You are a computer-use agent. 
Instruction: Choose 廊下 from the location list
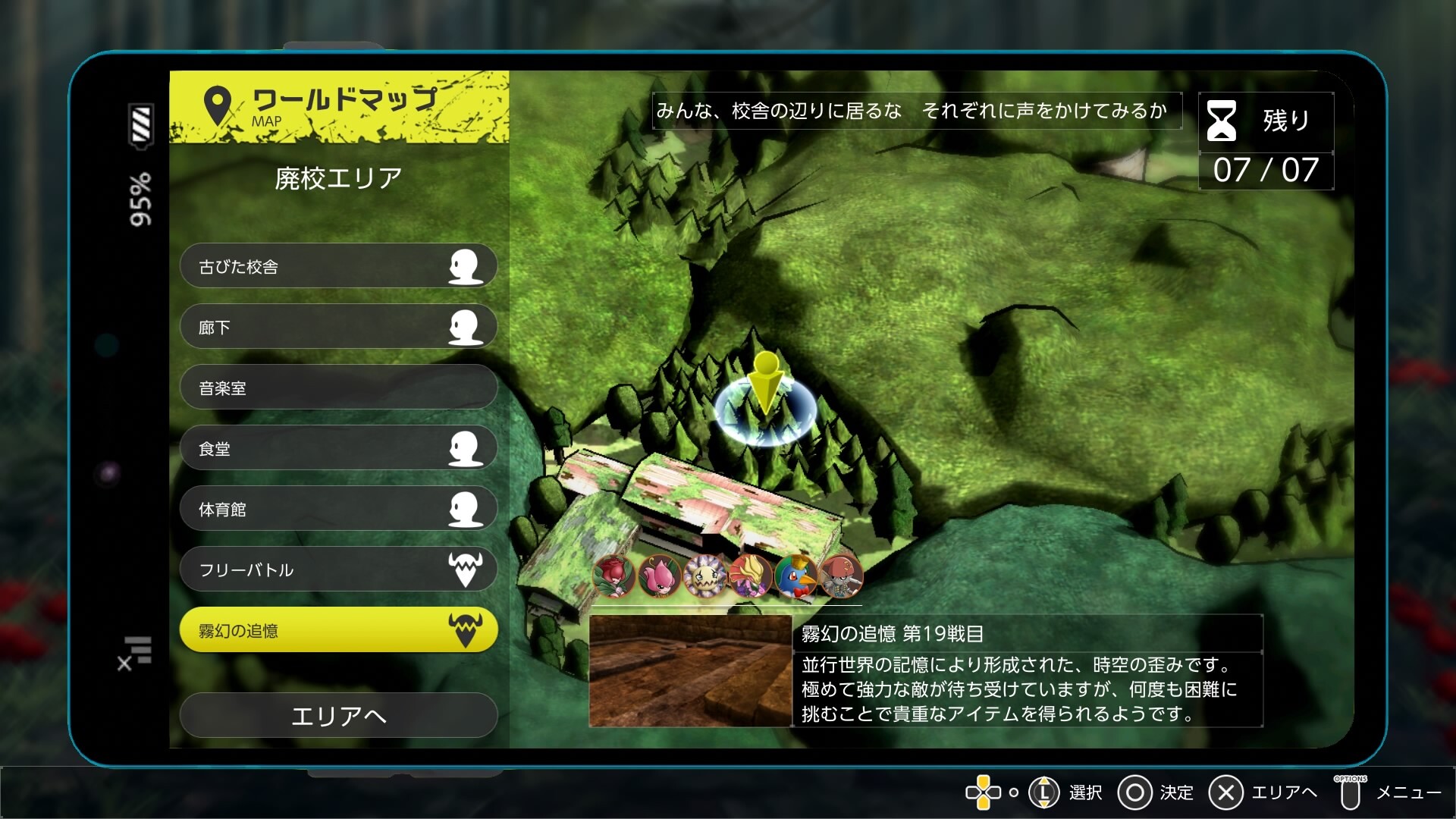tap(338, 327)
